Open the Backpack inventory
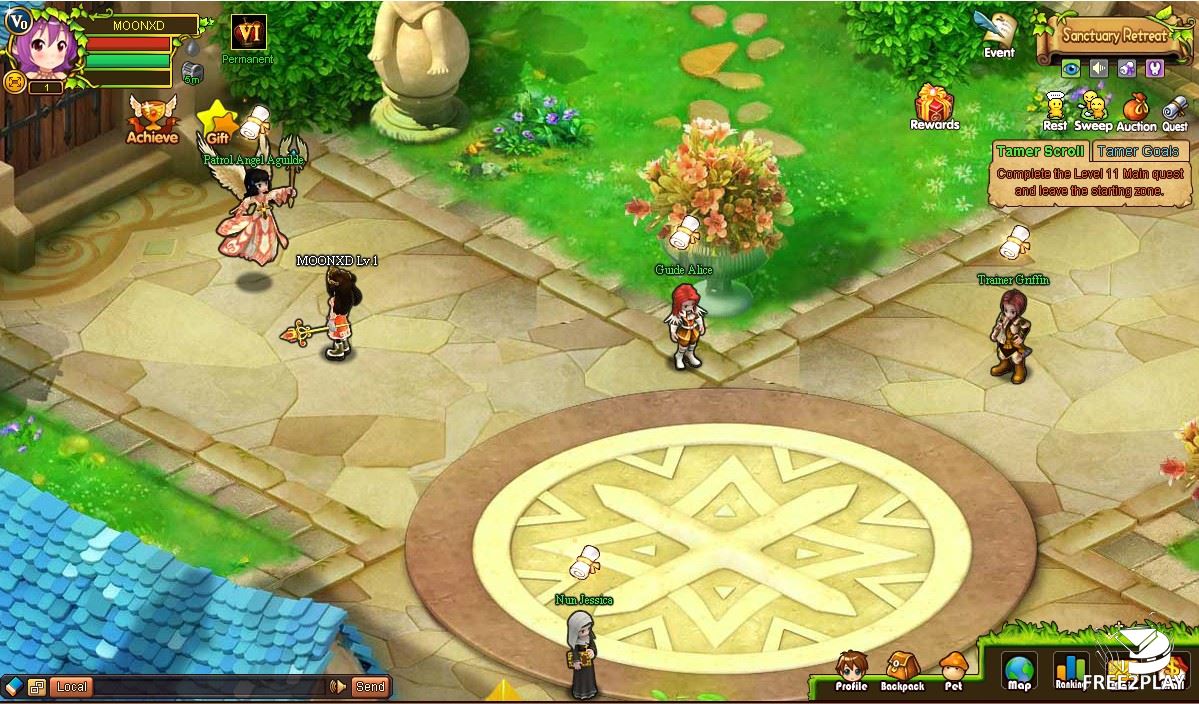 coord(902,670)
